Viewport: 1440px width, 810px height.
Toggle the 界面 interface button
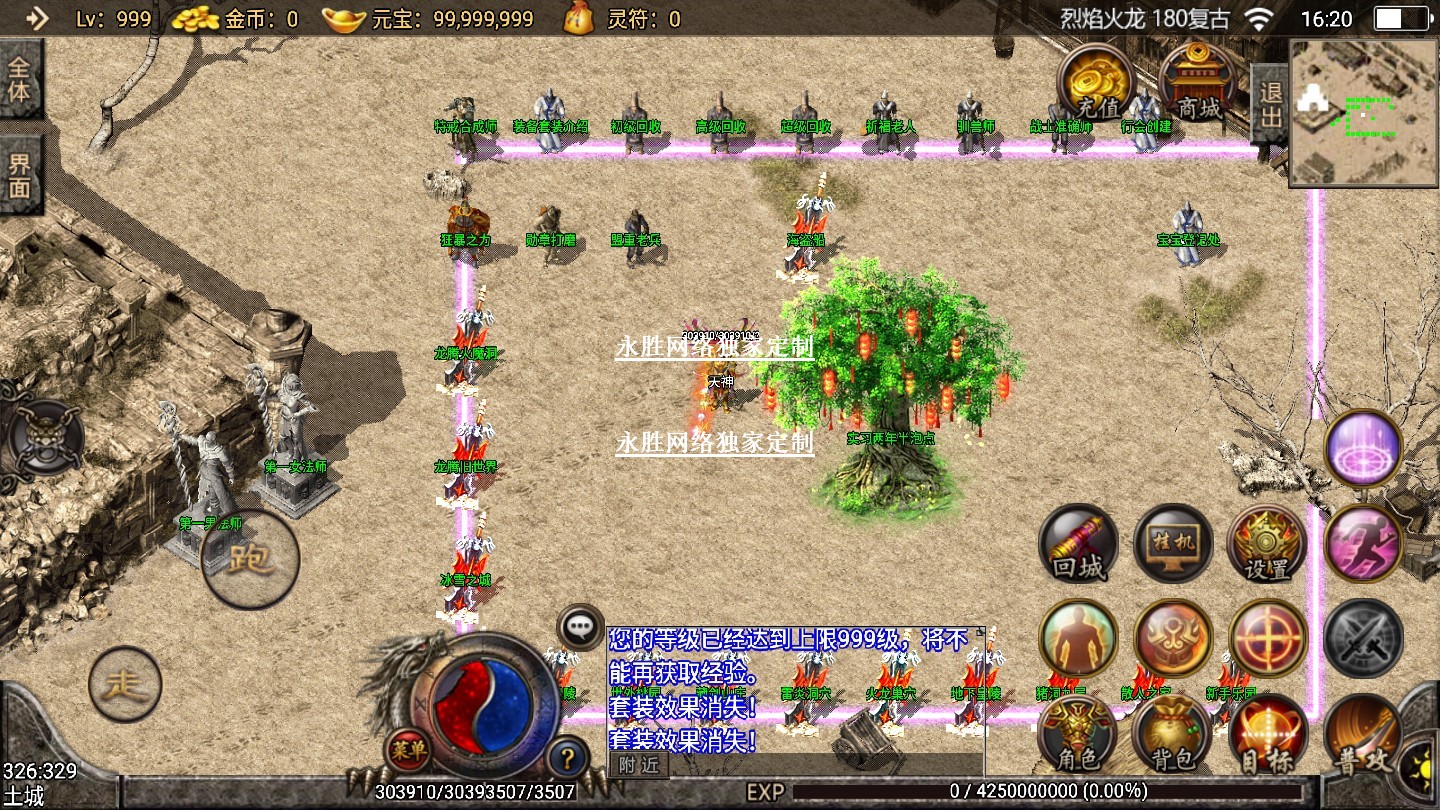[20, 177]
